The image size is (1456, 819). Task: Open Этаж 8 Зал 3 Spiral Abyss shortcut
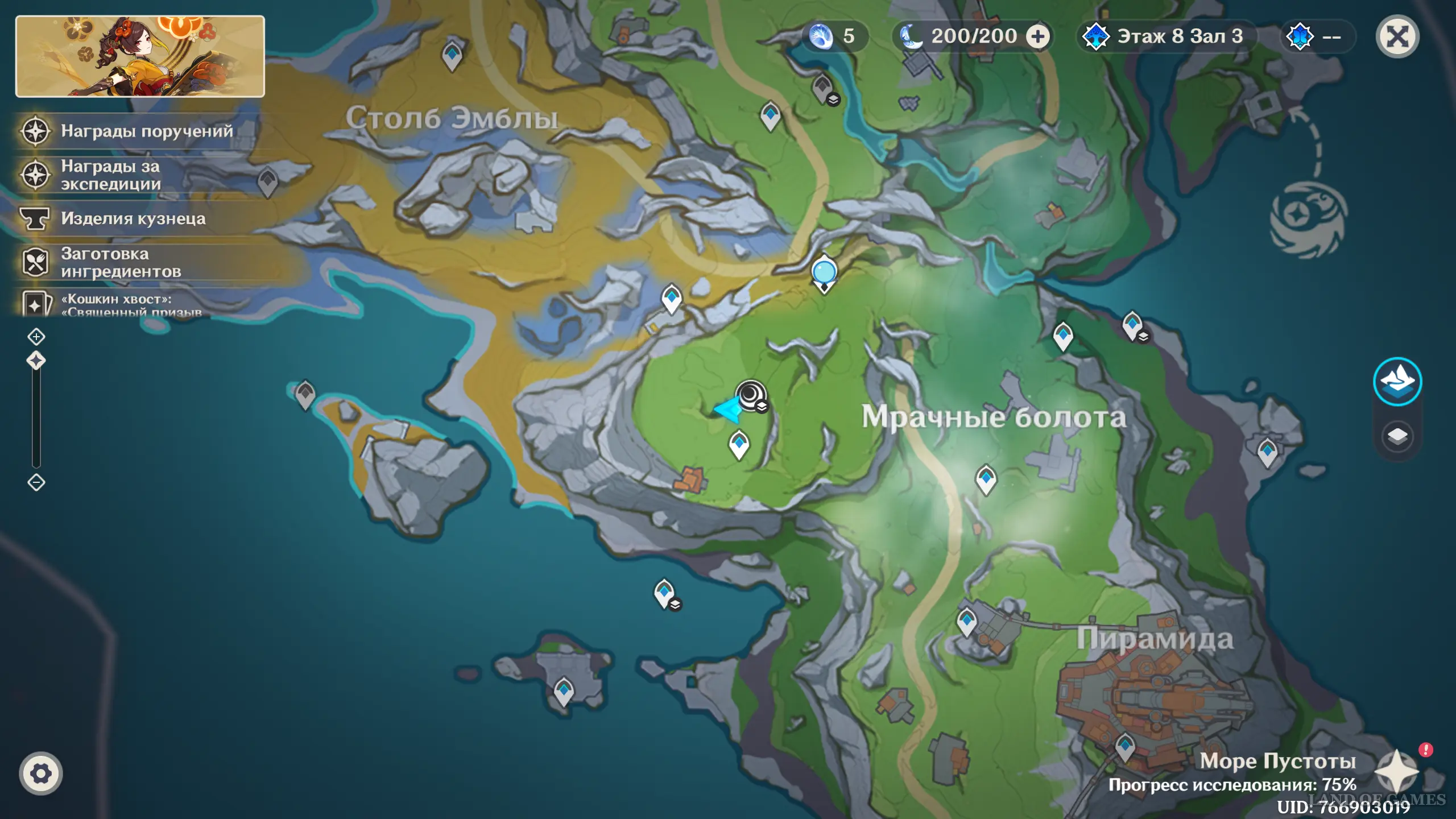tap(1166, 37)
